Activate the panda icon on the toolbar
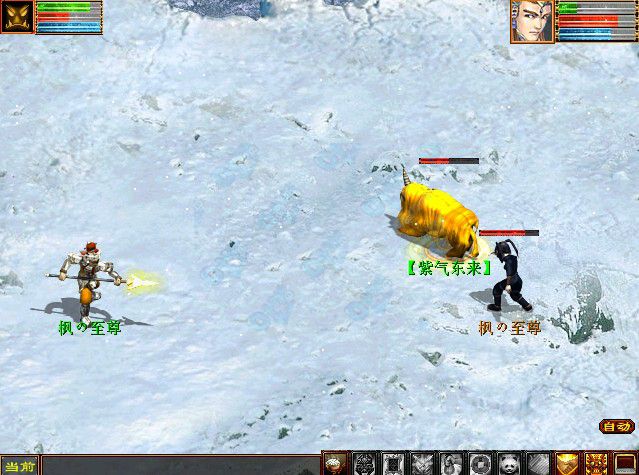 (x=509, y=463)
